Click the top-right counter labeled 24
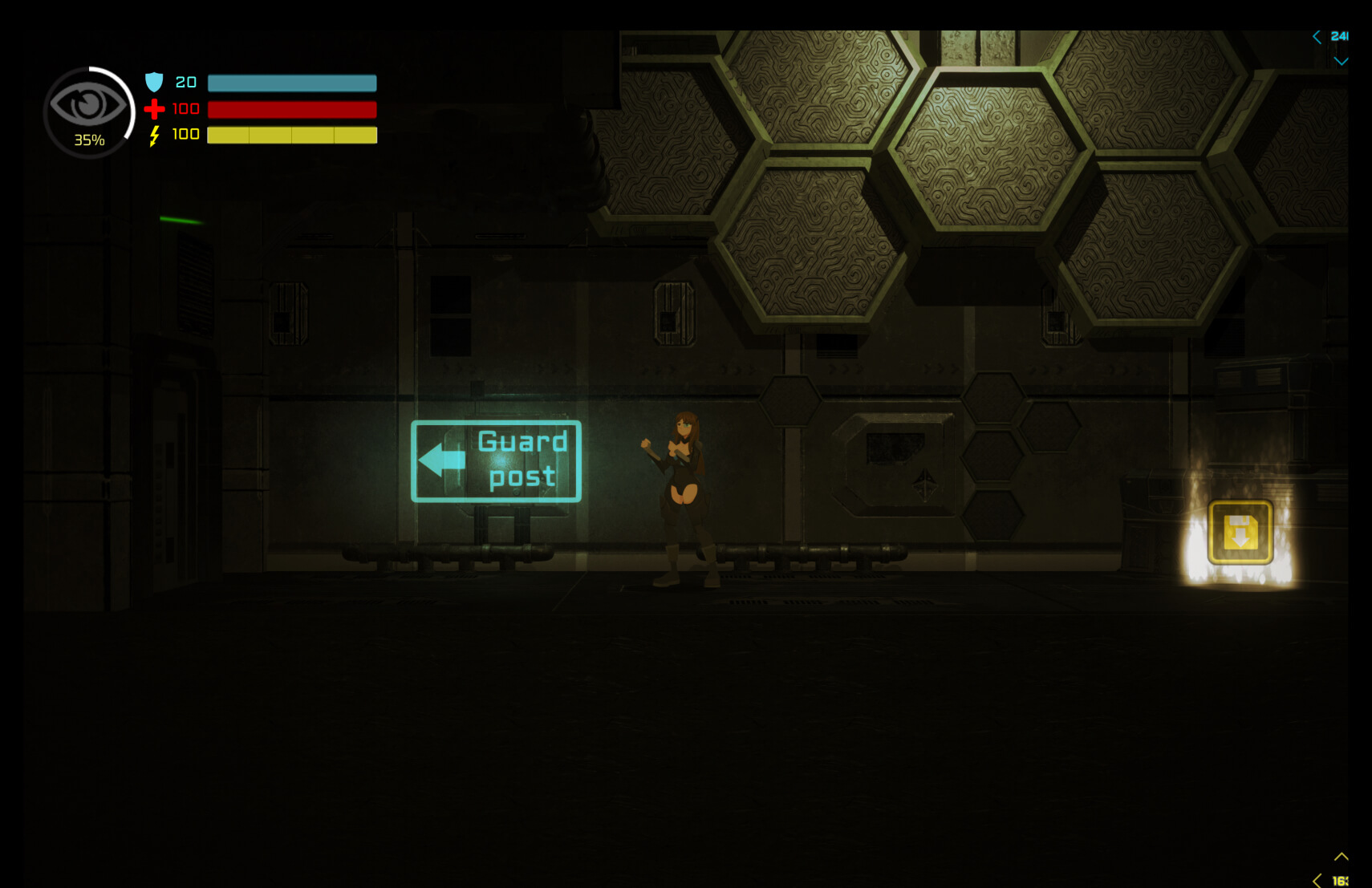Screen dimensions: 1372x888 pos(1338,35)
